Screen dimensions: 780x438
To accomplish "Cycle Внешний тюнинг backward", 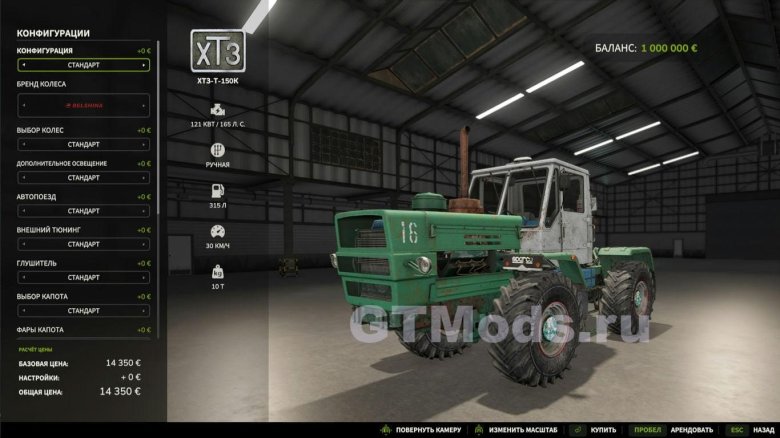I will click(x=23, y=244).
